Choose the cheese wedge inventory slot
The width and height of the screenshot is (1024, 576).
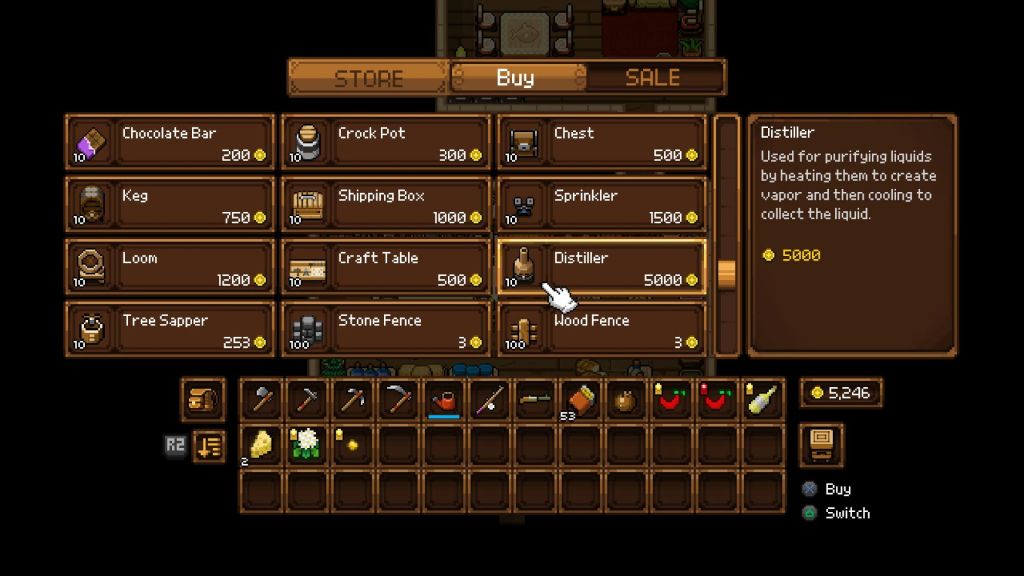click(262, 445)
